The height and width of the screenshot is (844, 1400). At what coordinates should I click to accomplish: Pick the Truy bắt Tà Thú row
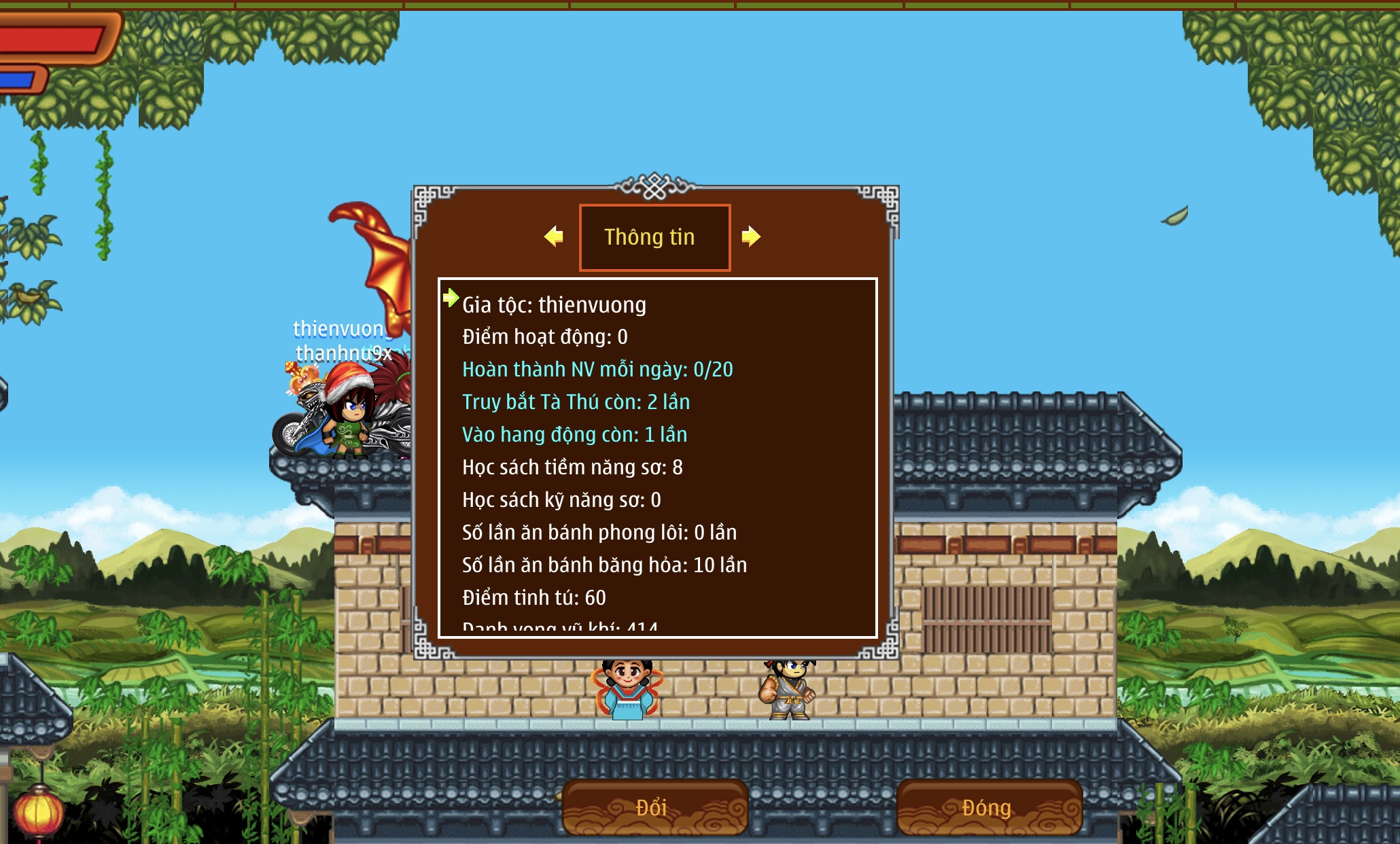point(576,402)
